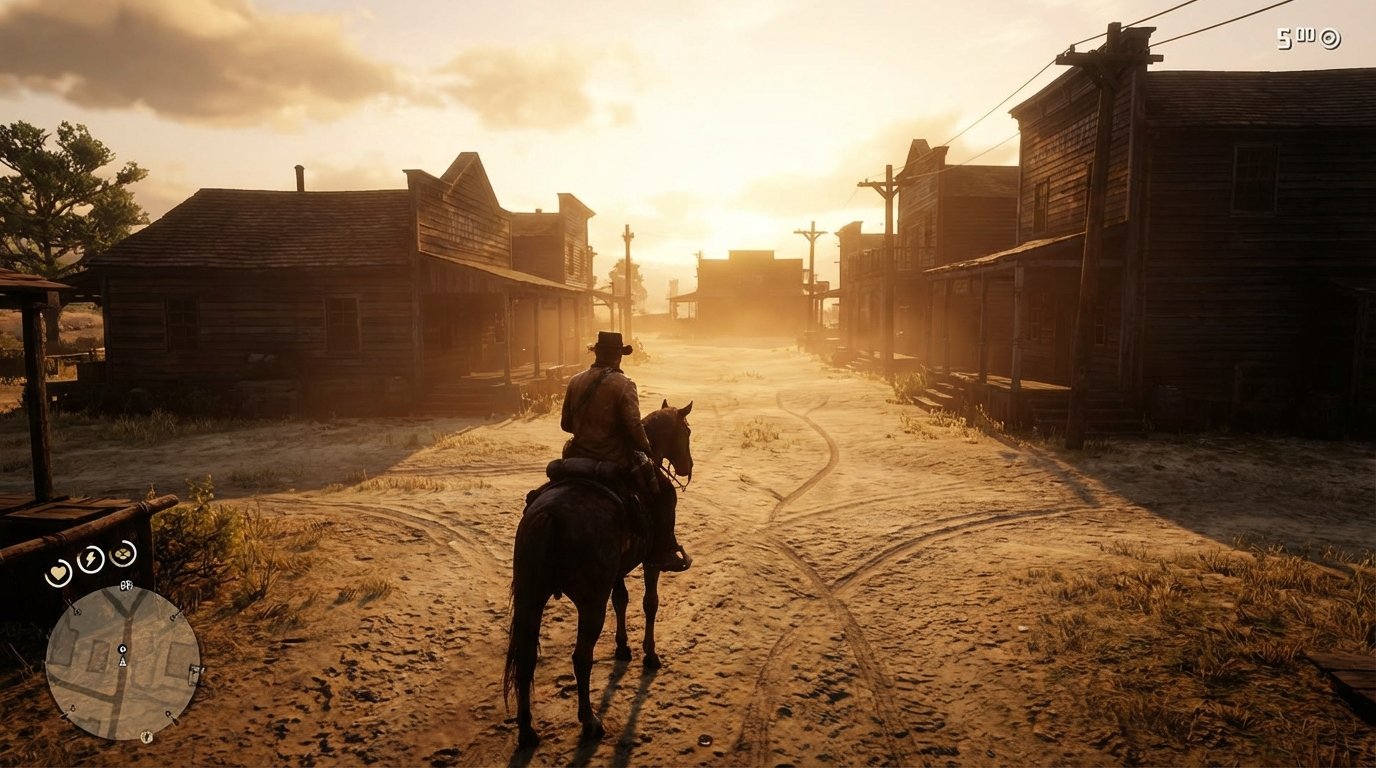Click the gun marker on the minimap's left edge
This screenshot has width=1376, height=768.
point(76,611)
